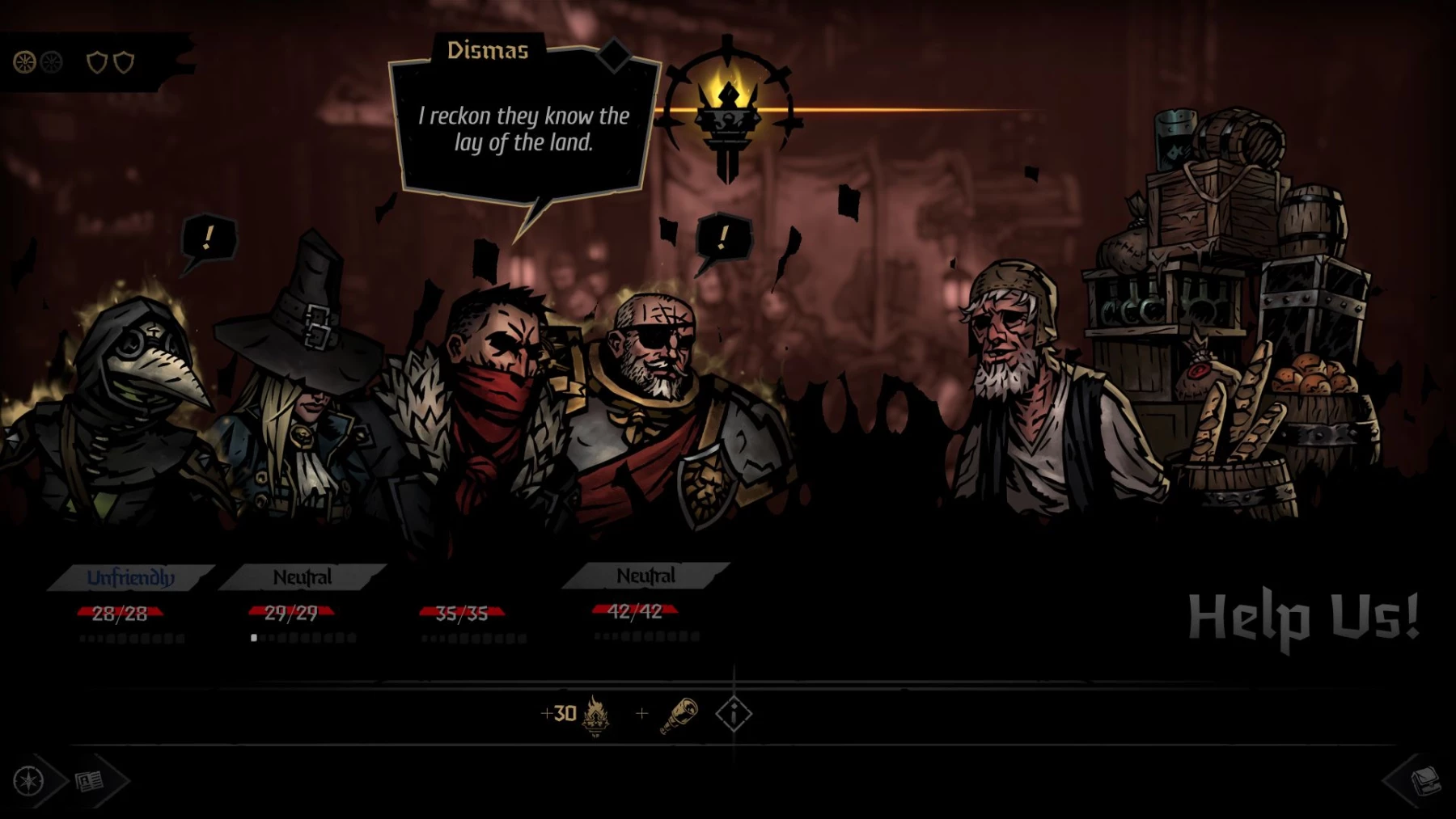The width and height of the screenshot is (1456, 819).
Task: Choose the plague doctor's exclamation speech bubble
Action: pos(208,239)
